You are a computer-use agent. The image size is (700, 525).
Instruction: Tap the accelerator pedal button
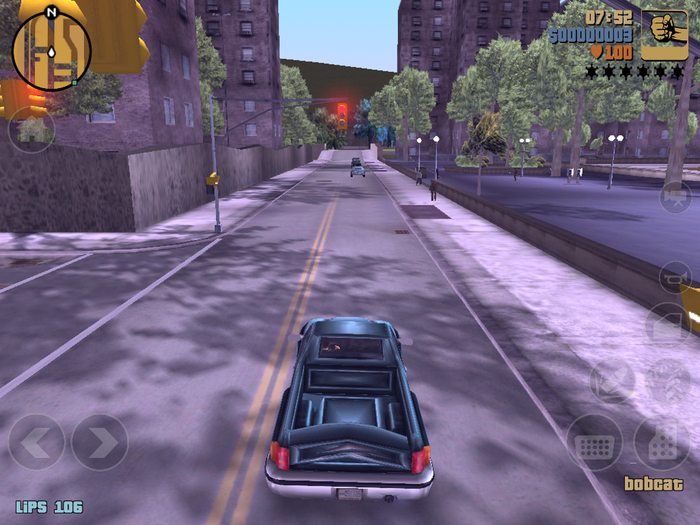(661, 443)
